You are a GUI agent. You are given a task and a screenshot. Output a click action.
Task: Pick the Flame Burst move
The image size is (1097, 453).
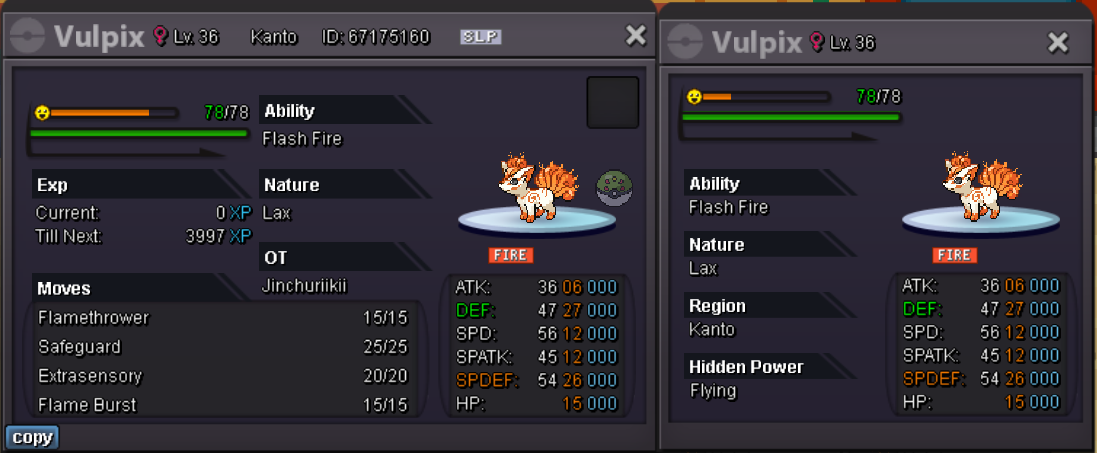tap(222, 405)
